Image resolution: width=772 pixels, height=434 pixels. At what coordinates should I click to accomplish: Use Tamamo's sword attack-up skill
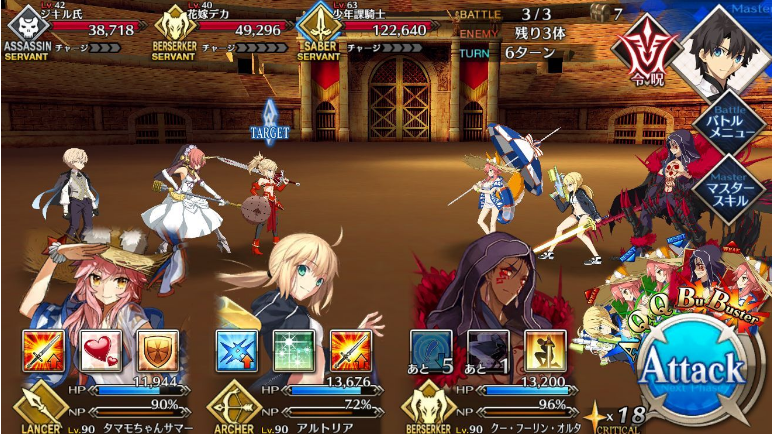(x=44, y=349)
